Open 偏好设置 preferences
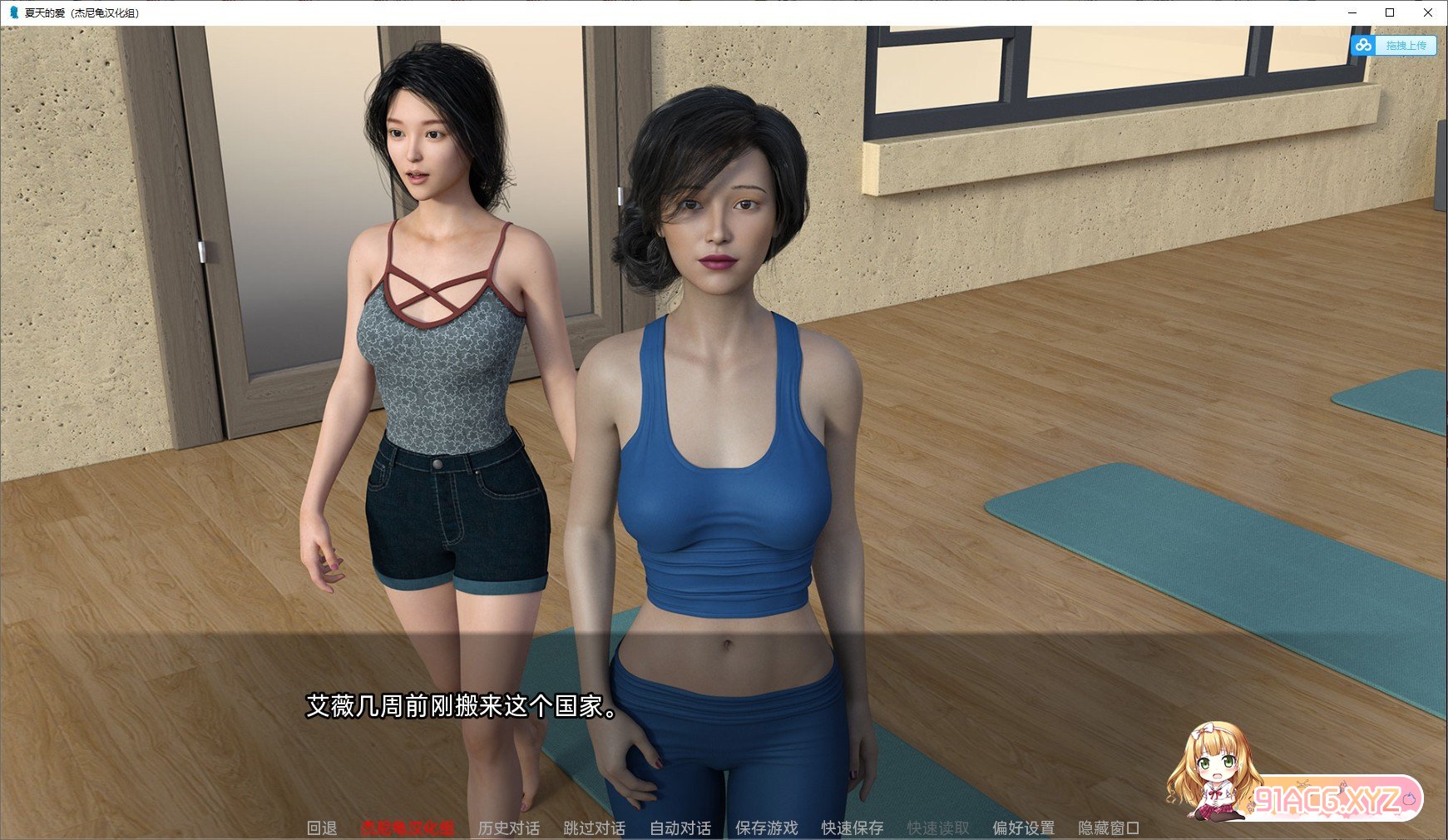 tap(1024, 828)
